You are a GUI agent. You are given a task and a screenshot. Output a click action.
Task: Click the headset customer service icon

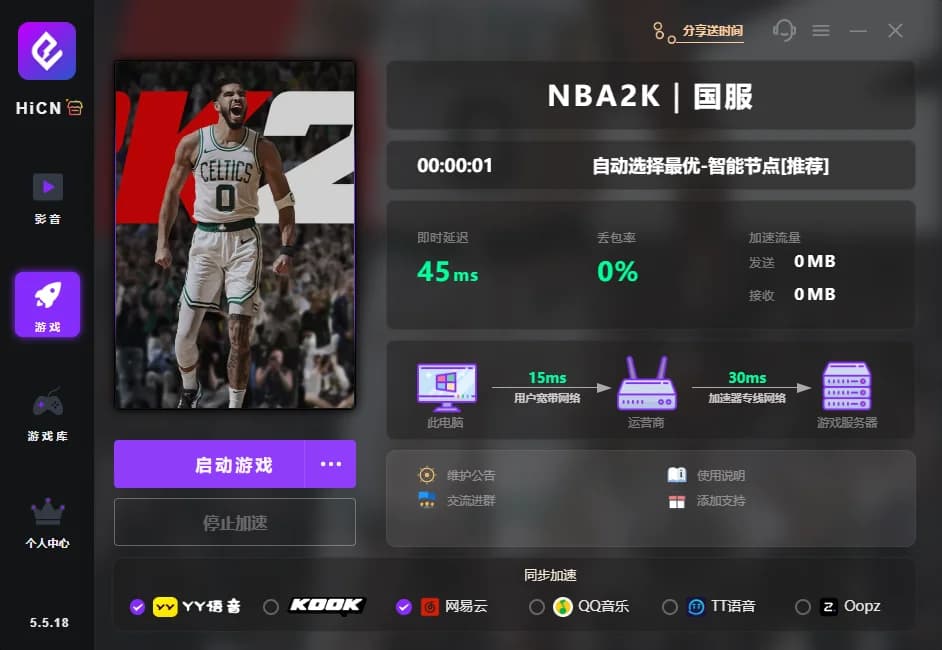pos(784,31)
